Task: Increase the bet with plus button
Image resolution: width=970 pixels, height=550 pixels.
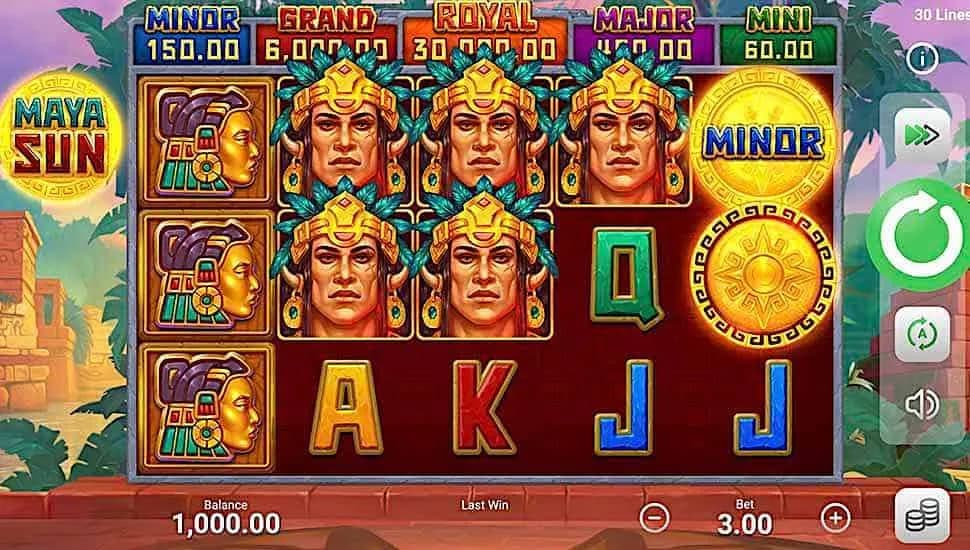Action: 834,517
